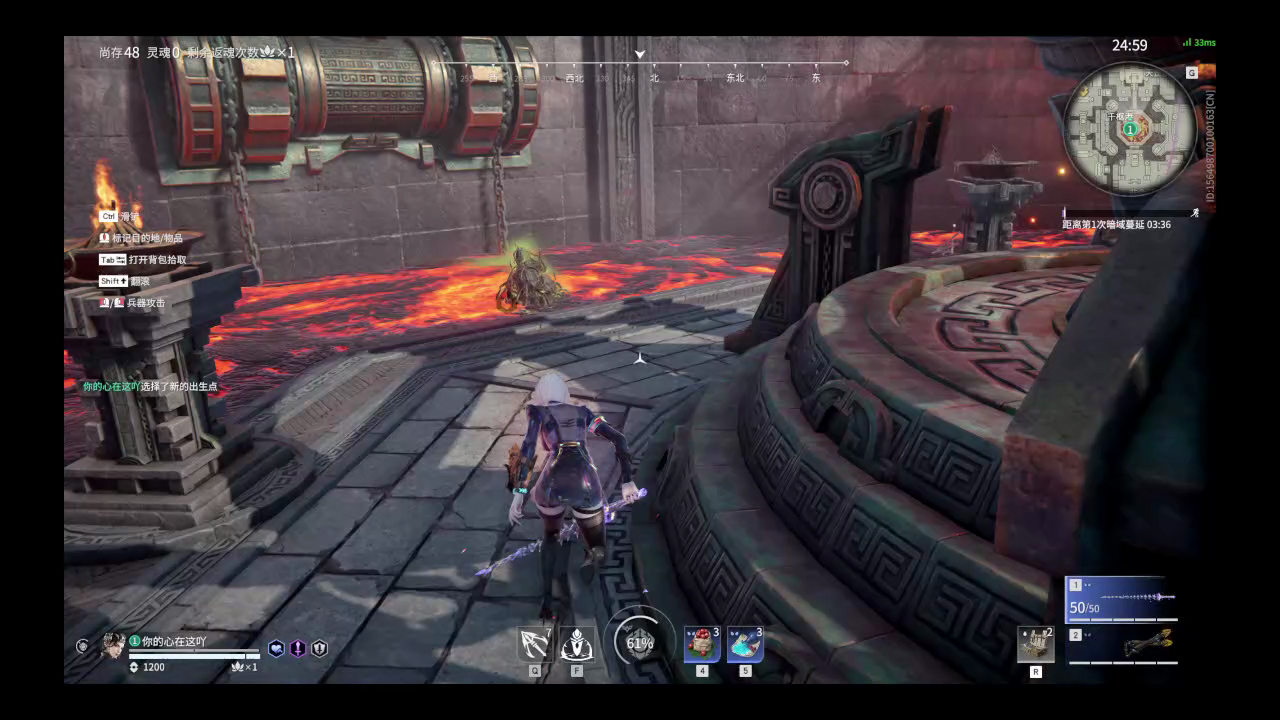Select the blue heart buff icon

coord(276,648)
